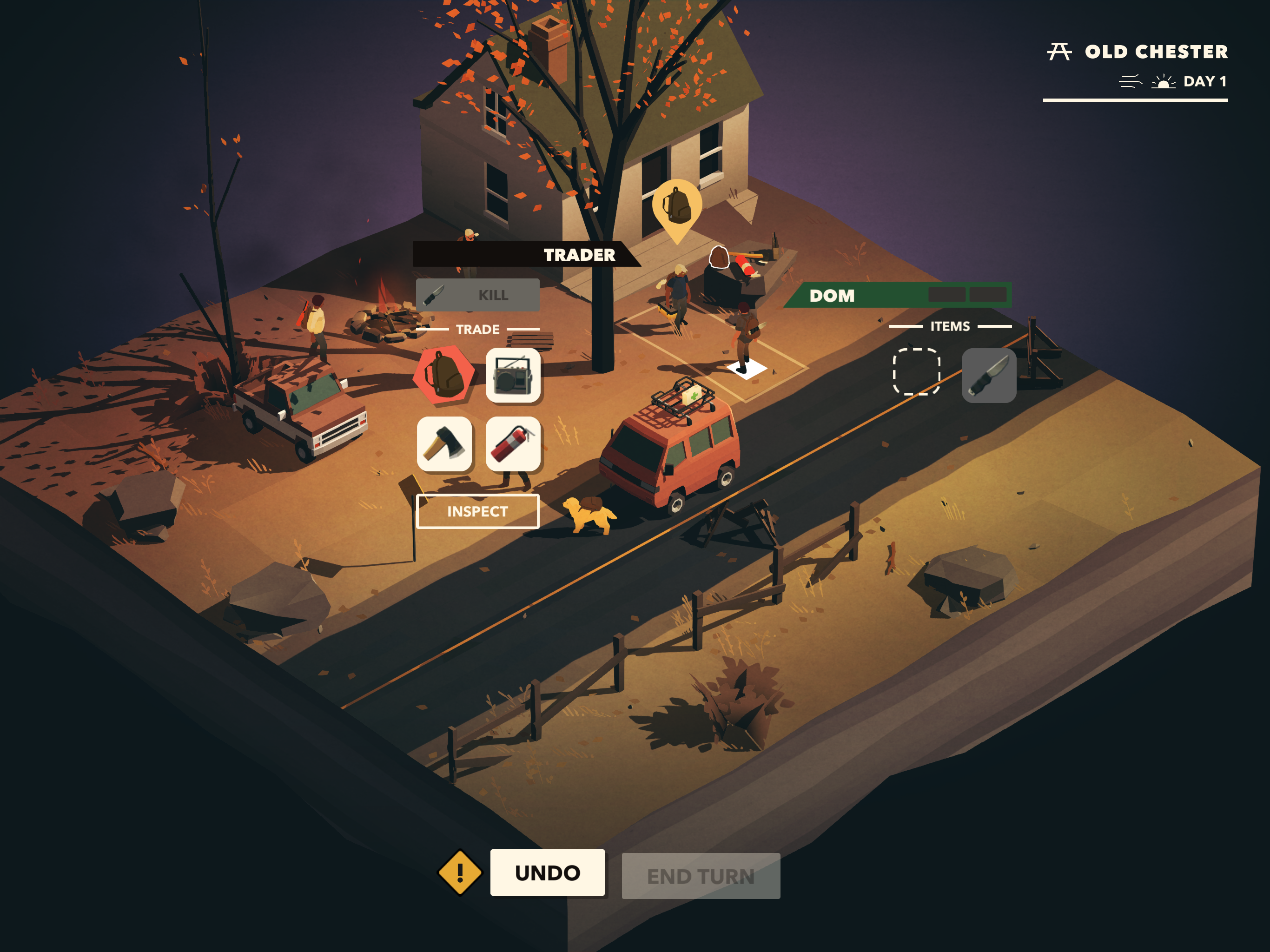Image resolution: width=1270 pixels, height=952 pixels.
Task: Choose the Kill trader action
Action: 477,295
